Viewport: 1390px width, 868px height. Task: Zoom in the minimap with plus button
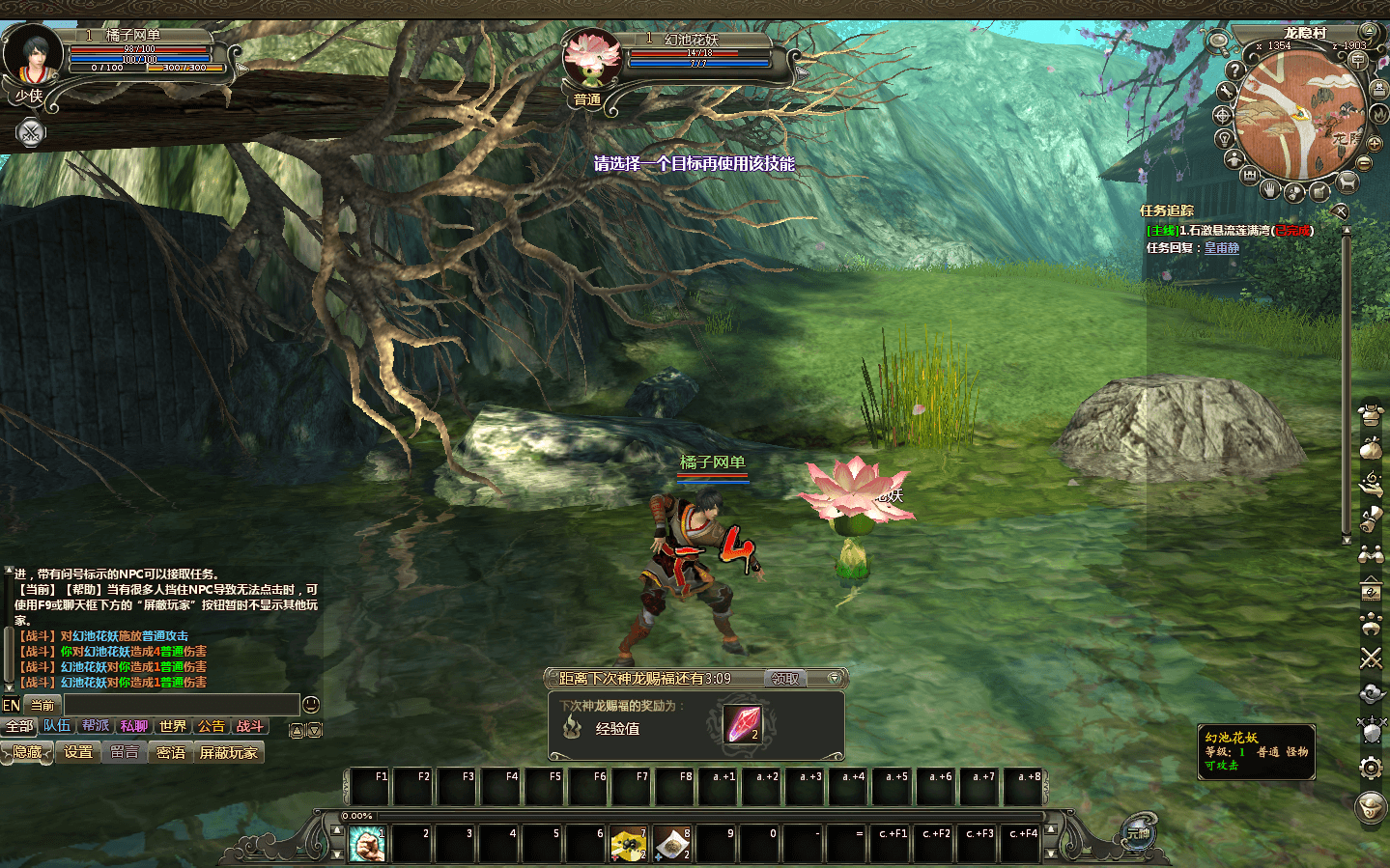point(1374,144)
